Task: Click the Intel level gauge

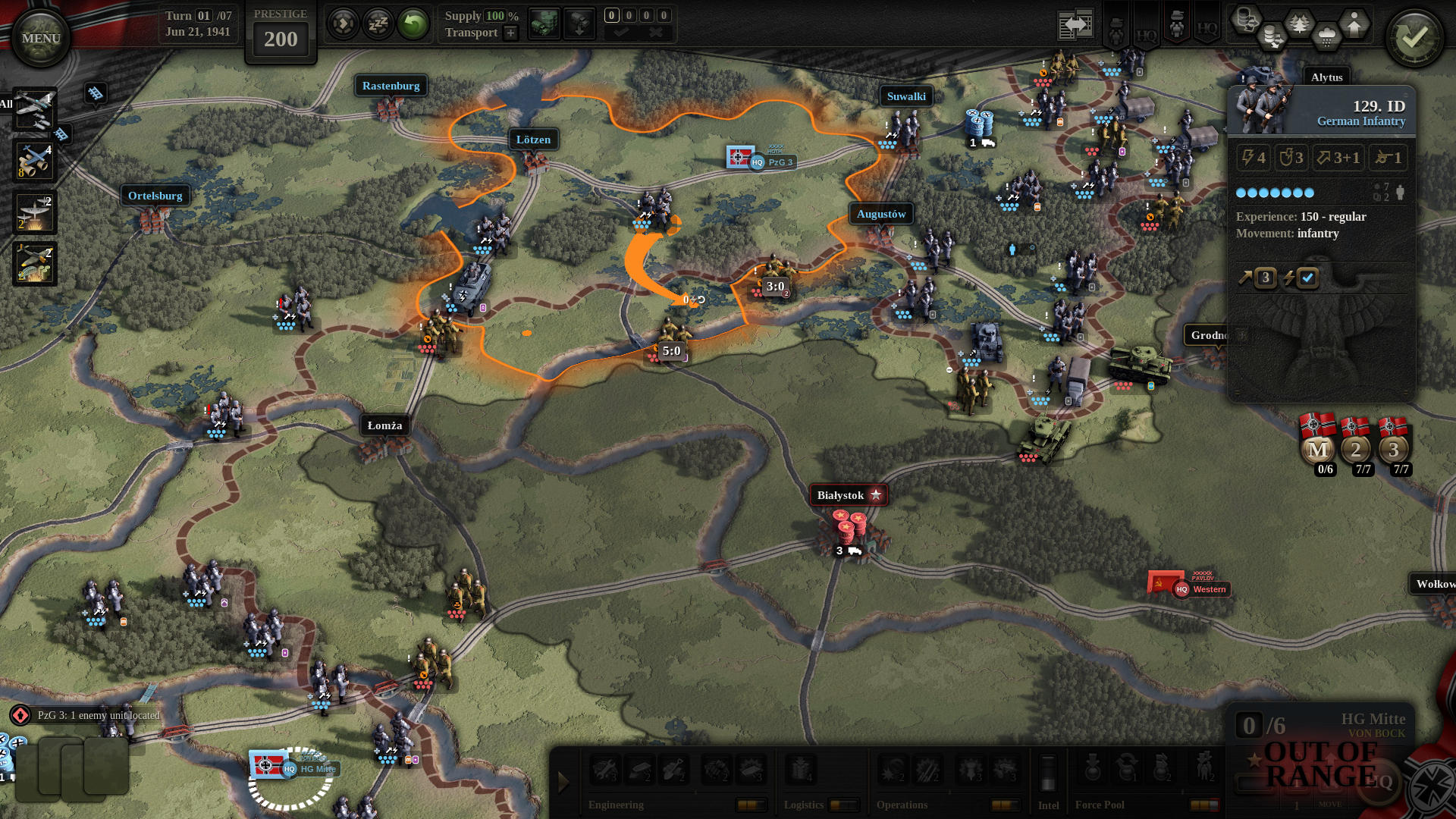Action: (x=1048, y=772)
